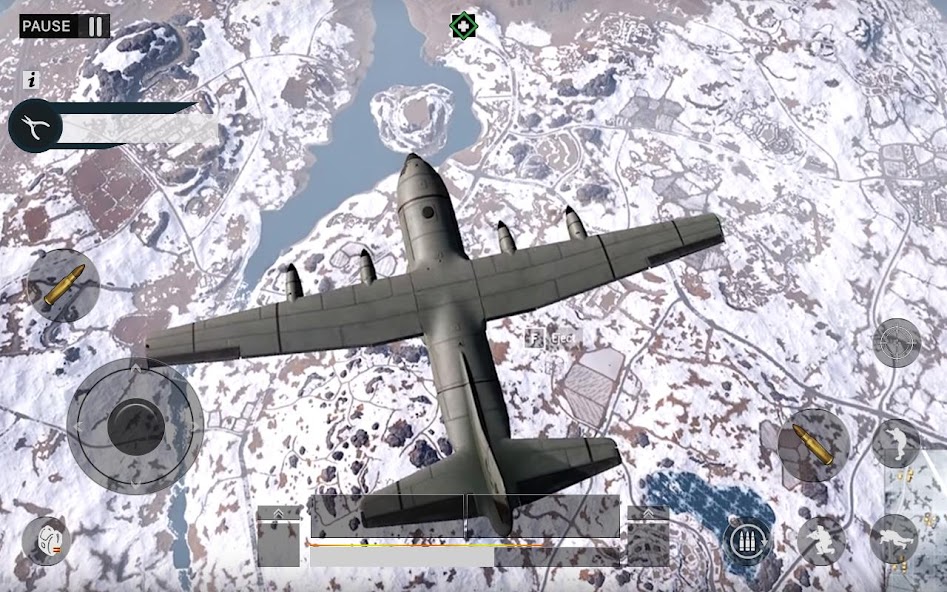Viewport: 947px width, 592px height.
Task: Select the green medical cross icon
Action: [x=463, y=26]
